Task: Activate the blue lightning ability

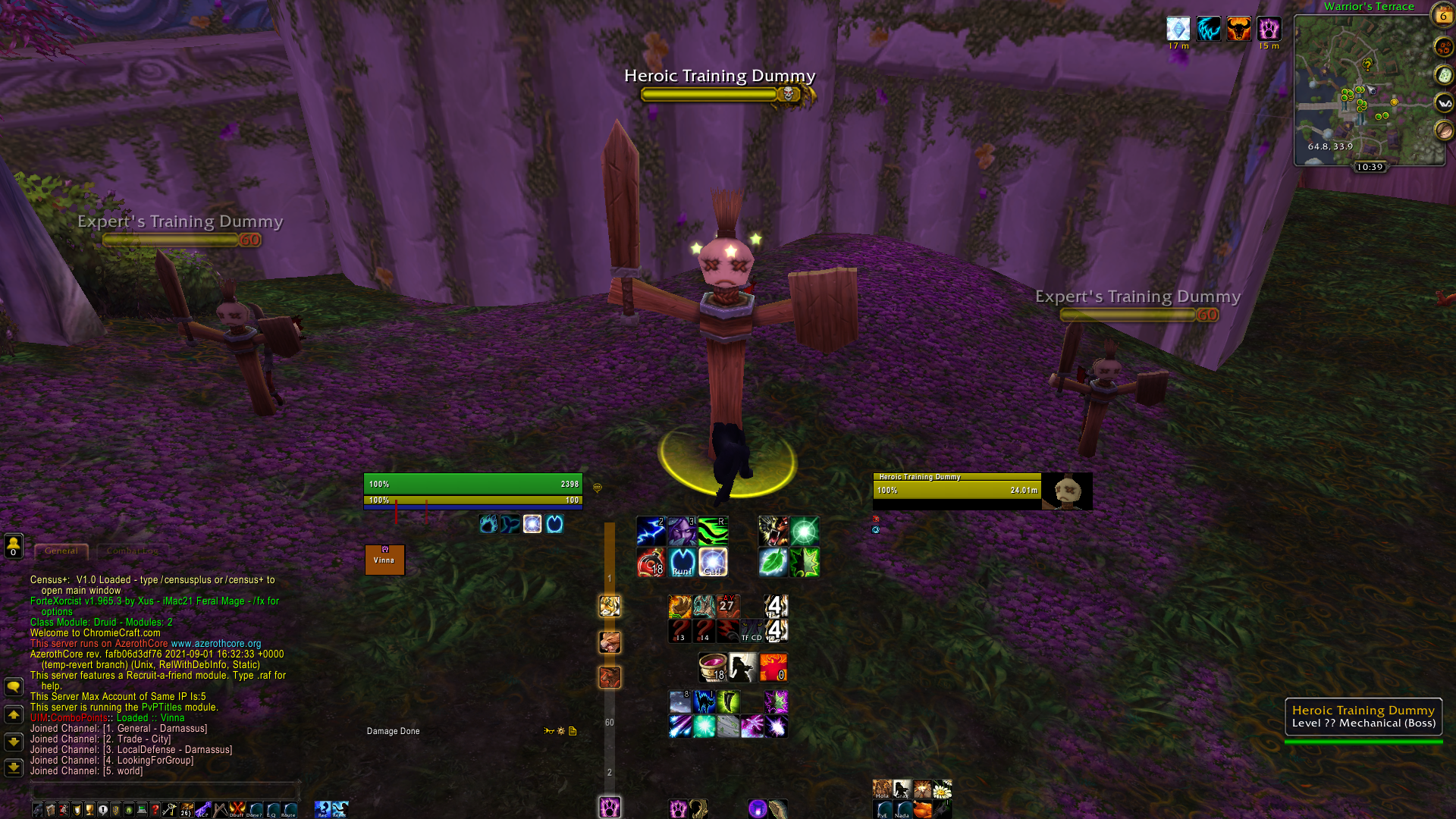Action: coord(651,531)
